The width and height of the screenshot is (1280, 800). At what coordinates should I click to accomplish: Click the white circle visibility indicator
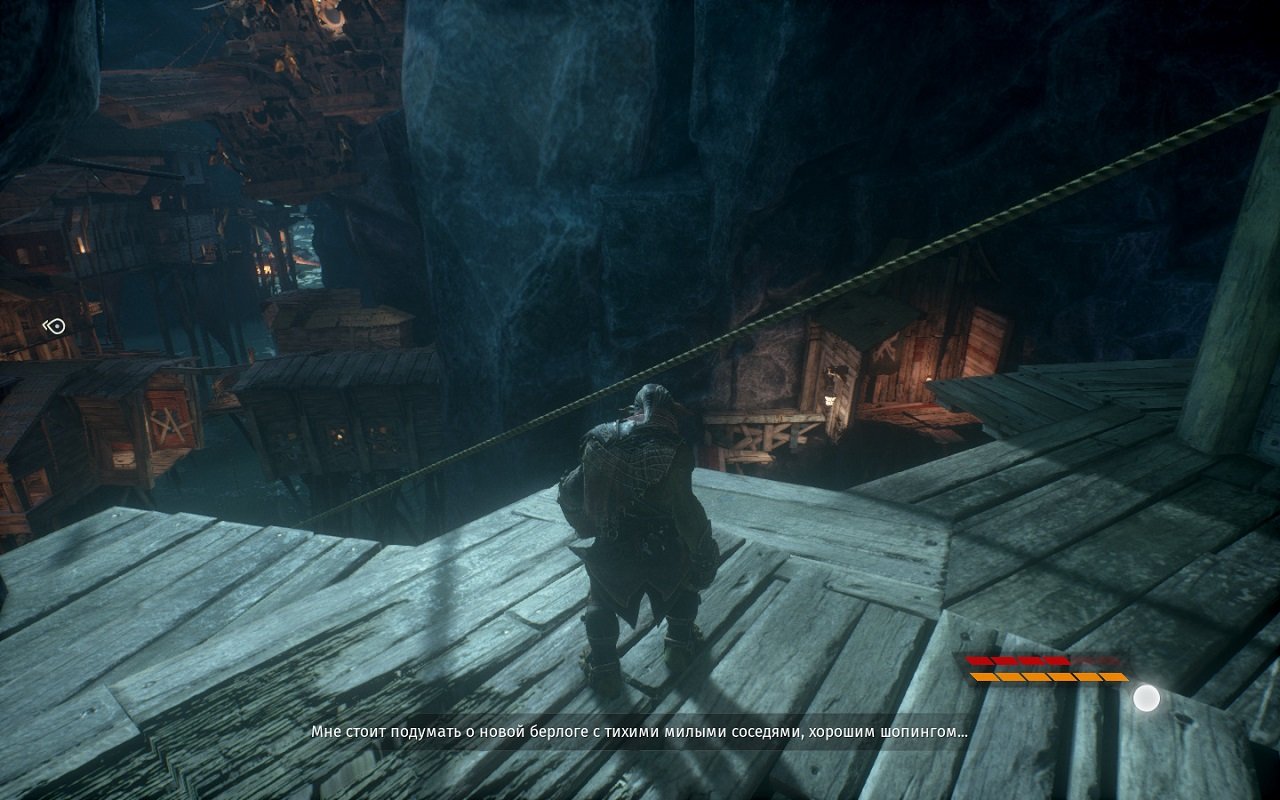(x=1146, y=698)
